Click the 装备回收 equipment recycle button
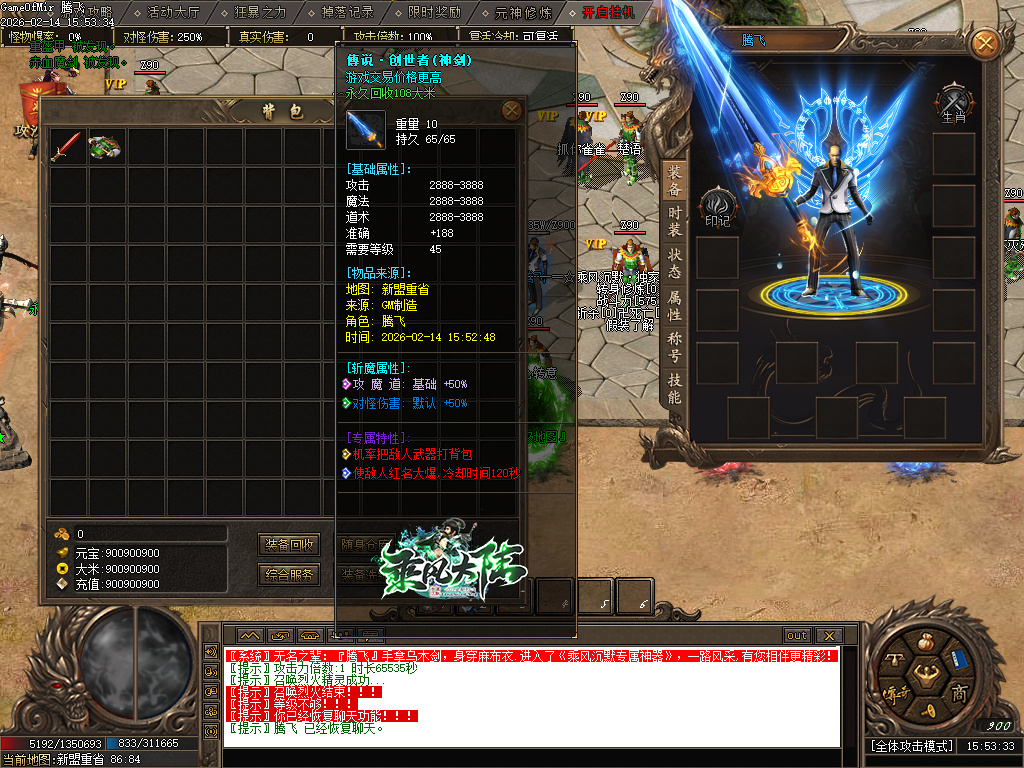The height and width of the screenshot is (768, 1024). tap(289, 545)
